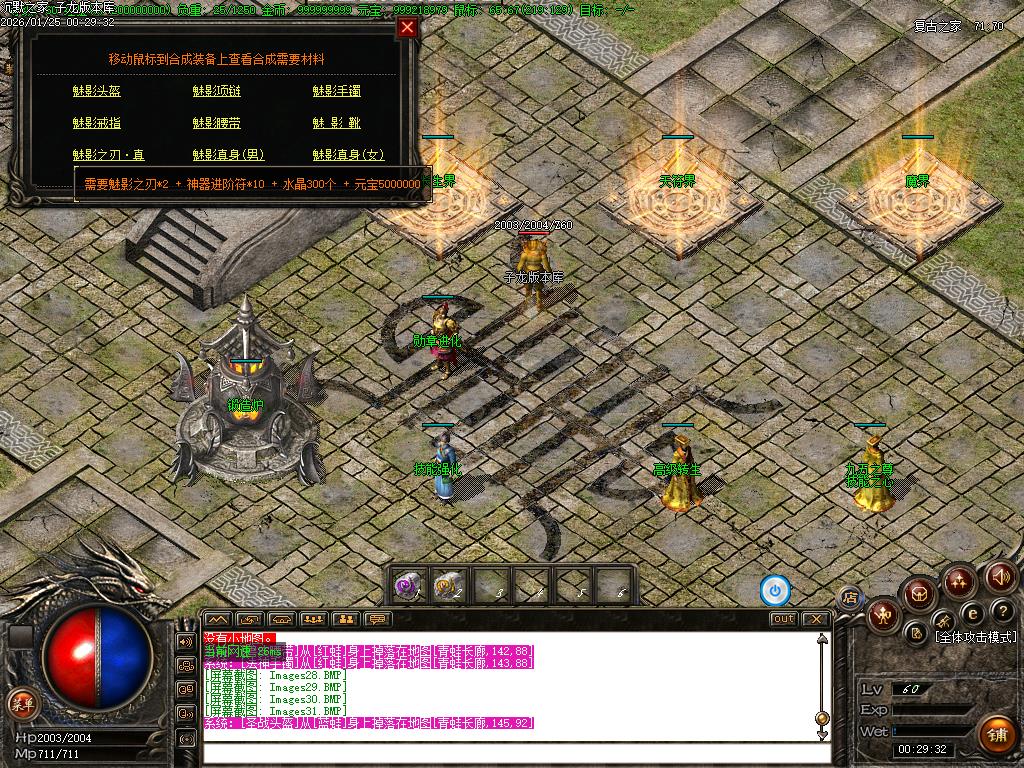
Task: Close the equipment synthesis dialog
Action: 407,28
